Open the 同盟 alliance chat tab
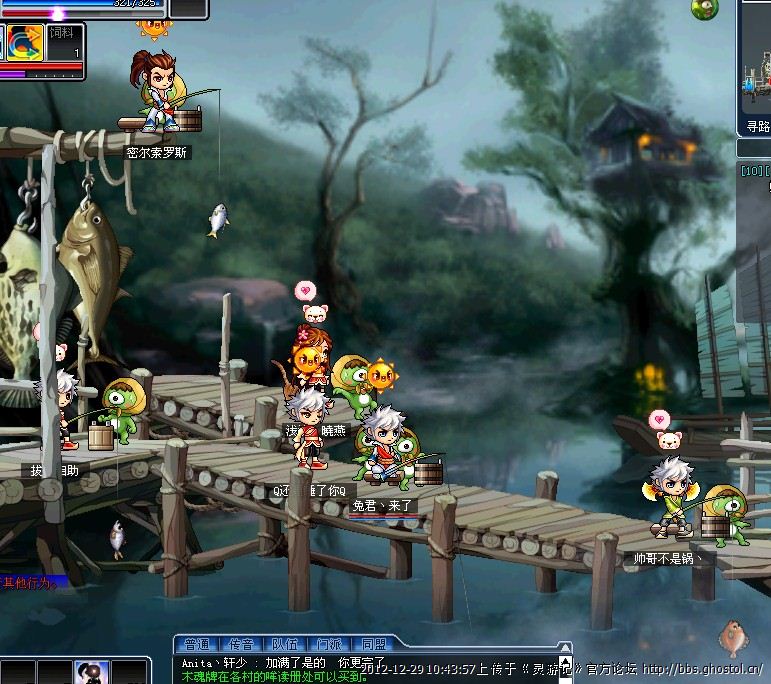The height and width of the screenshot is (684, 771). [x=374, y=645]
